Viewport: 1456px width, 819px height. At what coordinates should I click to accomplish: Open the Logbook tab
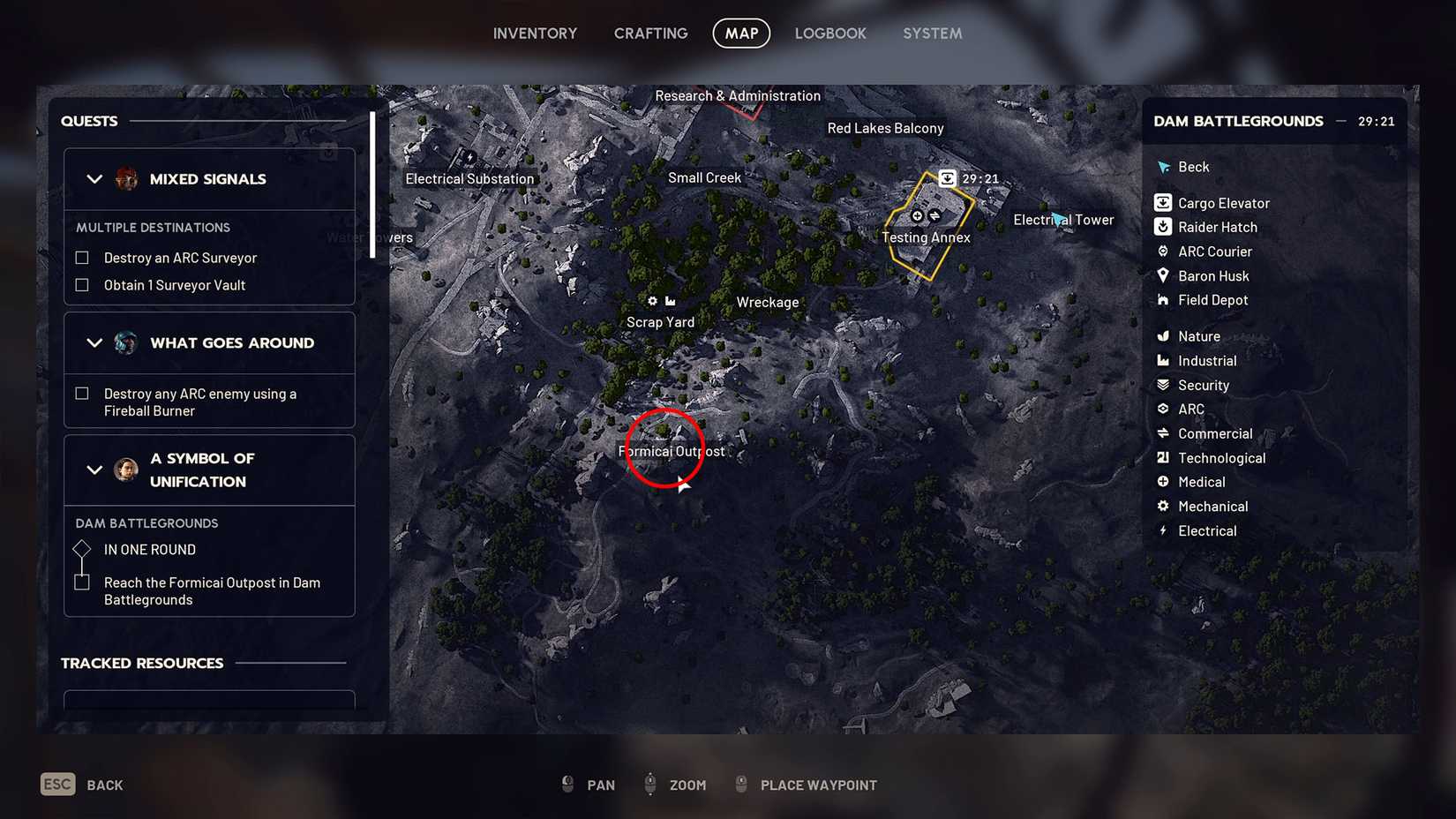829,33
